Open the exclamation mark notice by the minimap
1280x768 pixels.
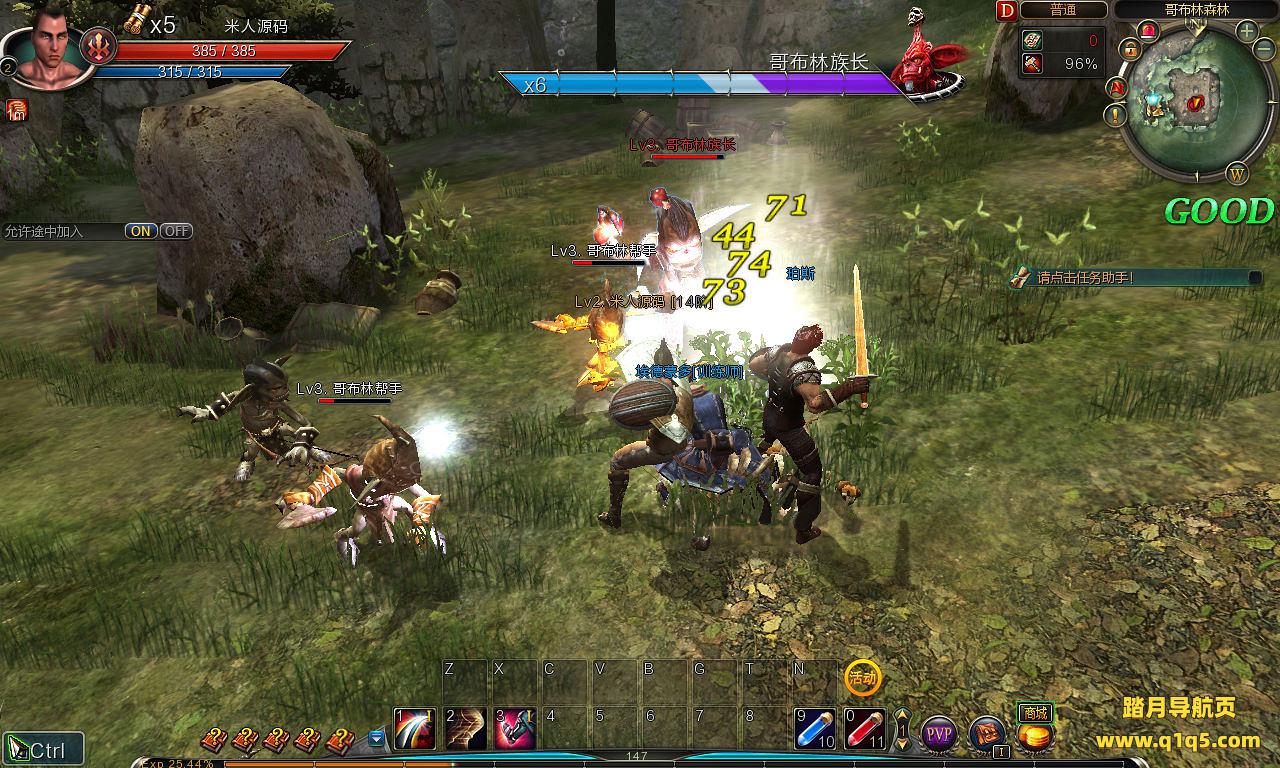click(1117, 115)
